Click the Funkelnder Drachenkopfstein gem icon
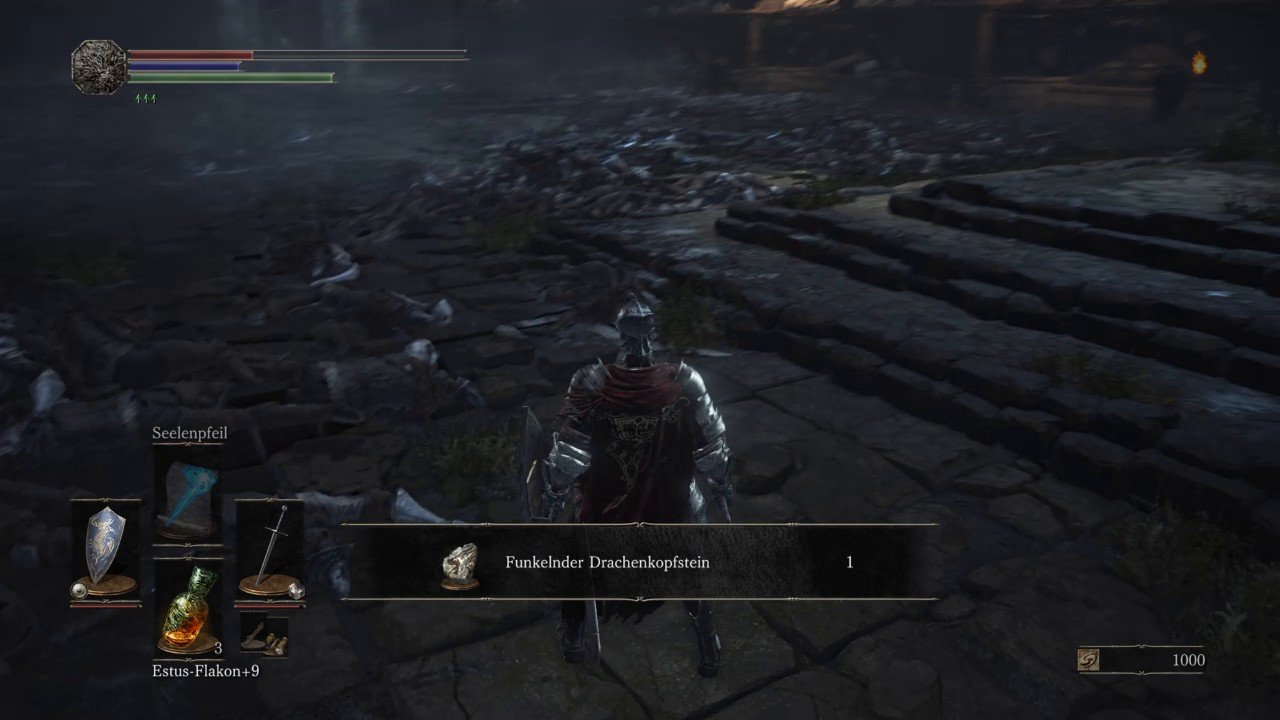 459,562
